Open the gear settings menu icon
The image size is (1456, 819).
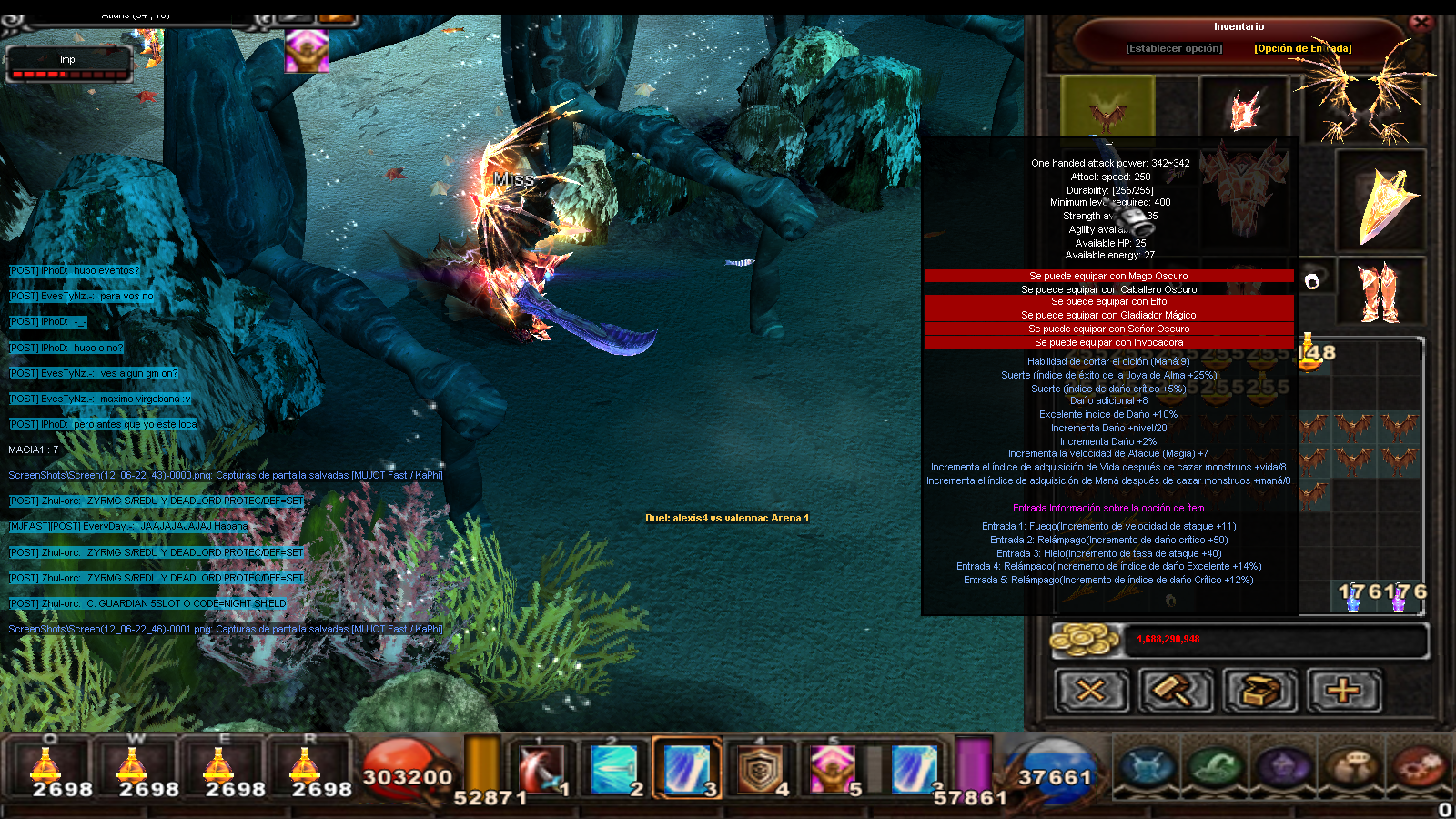point(1418,767)
